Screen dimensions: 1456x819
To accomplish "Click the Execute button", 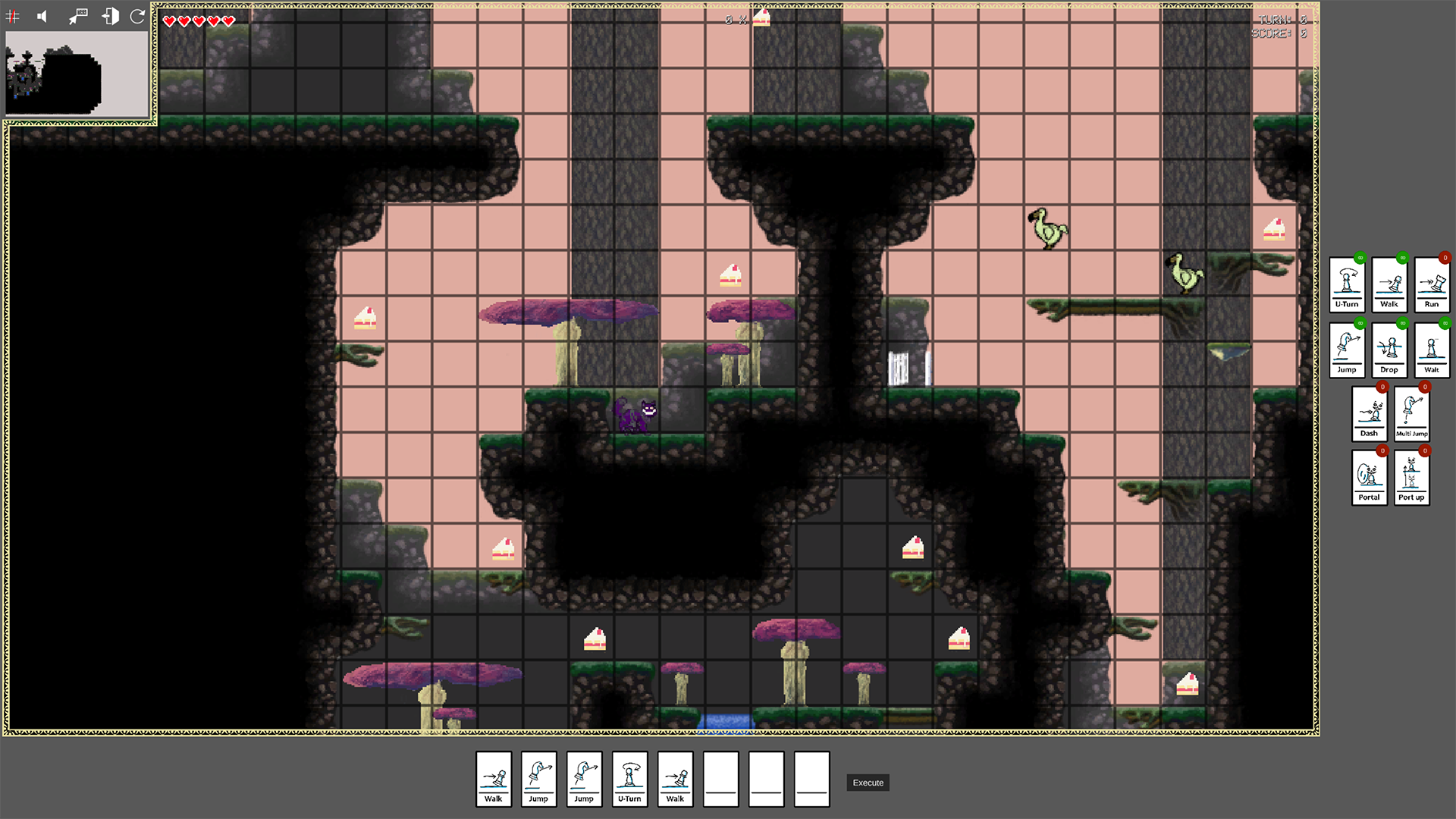I will click(x=868, y=783).
